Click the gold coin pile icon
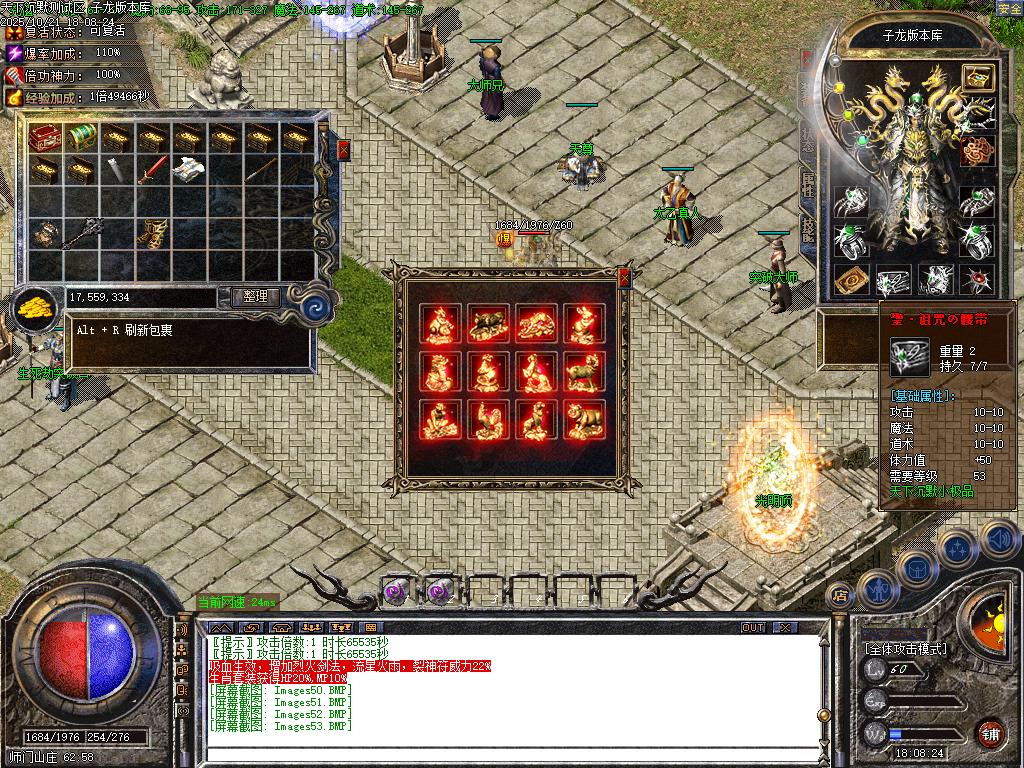The width and height of the screenshot is (1024, 768). [36, 306]
